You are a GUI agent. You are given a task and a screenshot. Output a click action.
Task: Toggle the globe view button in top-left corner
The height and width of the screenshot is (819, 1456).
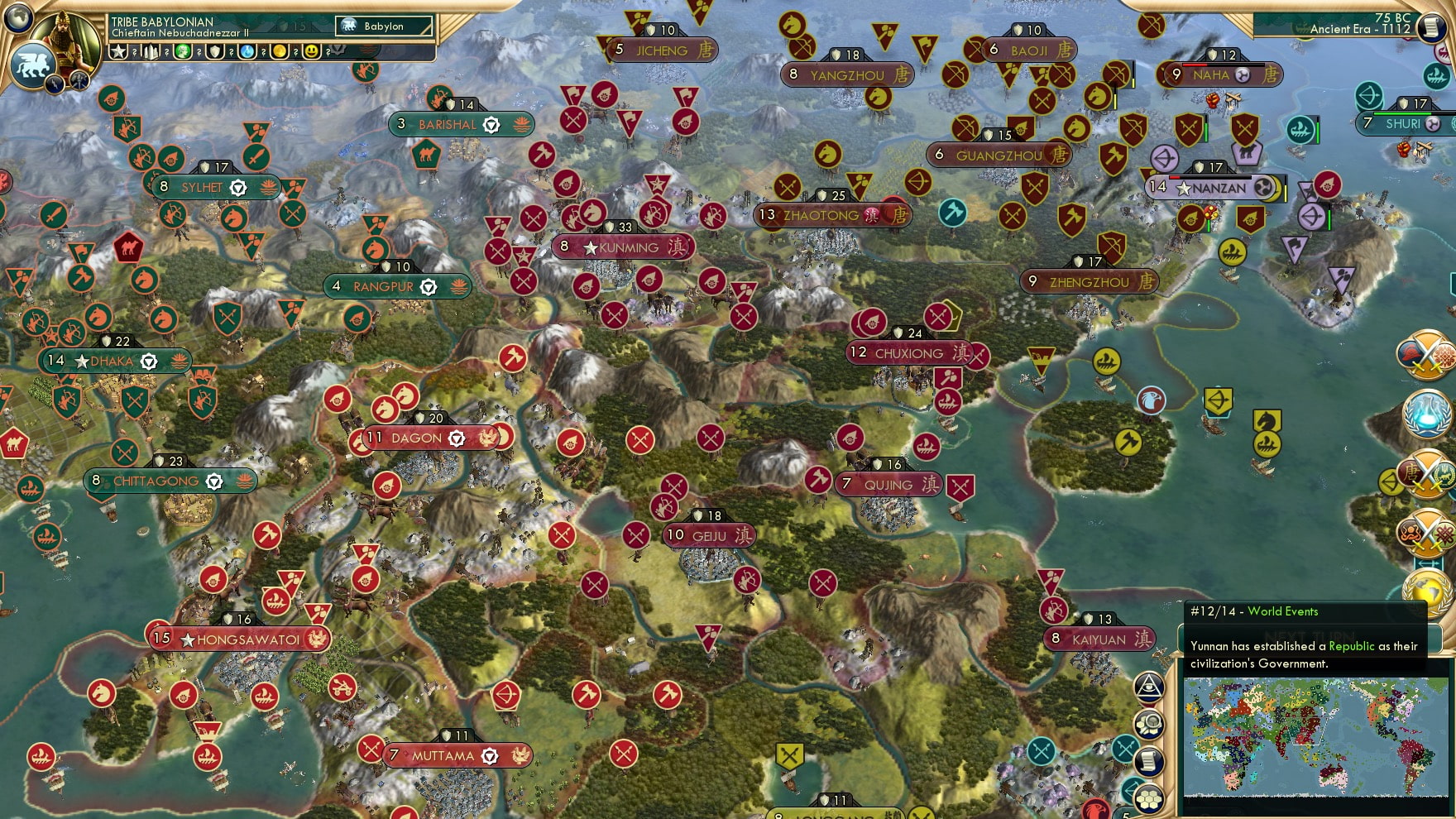point(17,20)
